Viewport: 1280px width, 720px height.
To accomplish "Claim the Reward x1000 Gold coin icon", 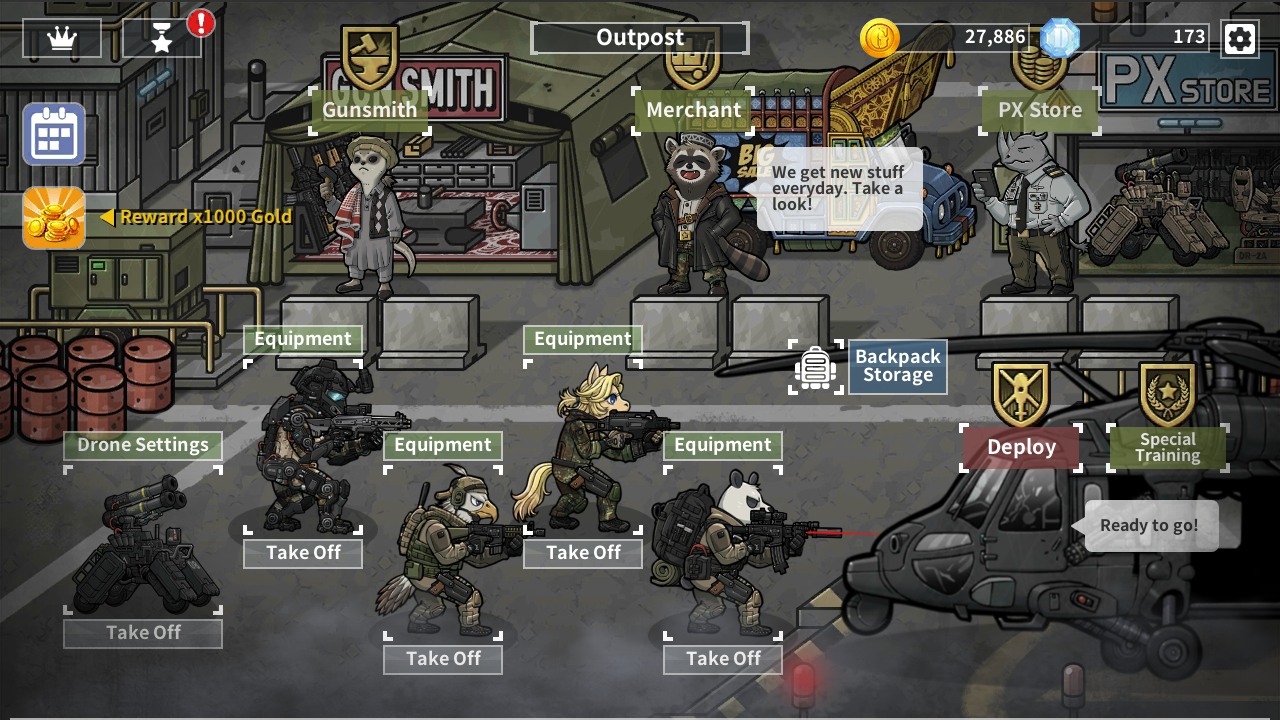I will tap(54, 218).
